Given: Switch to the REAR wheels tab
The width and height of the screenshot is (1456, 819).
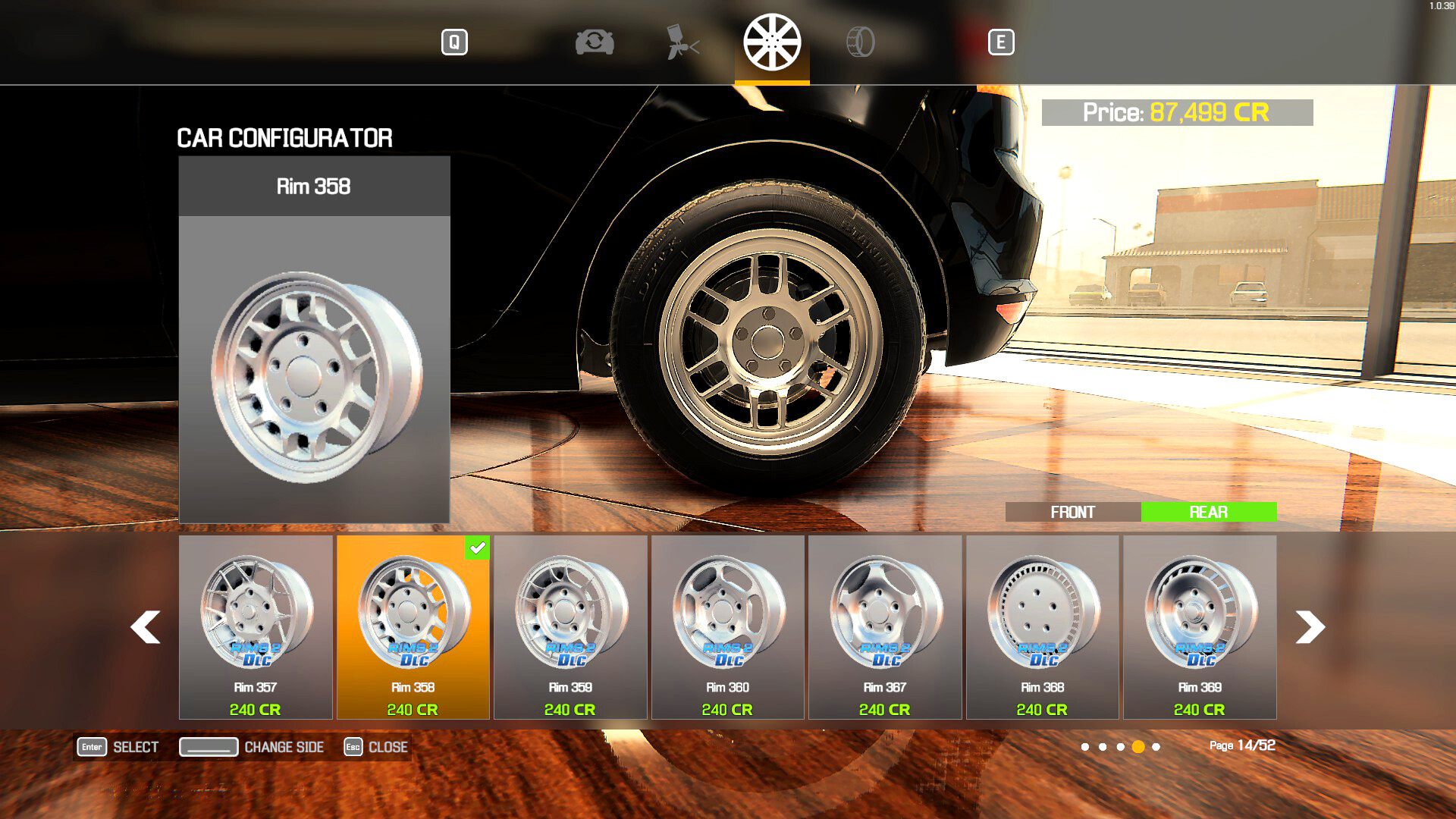Looking at the screenshot, I should pos(1208,513).
